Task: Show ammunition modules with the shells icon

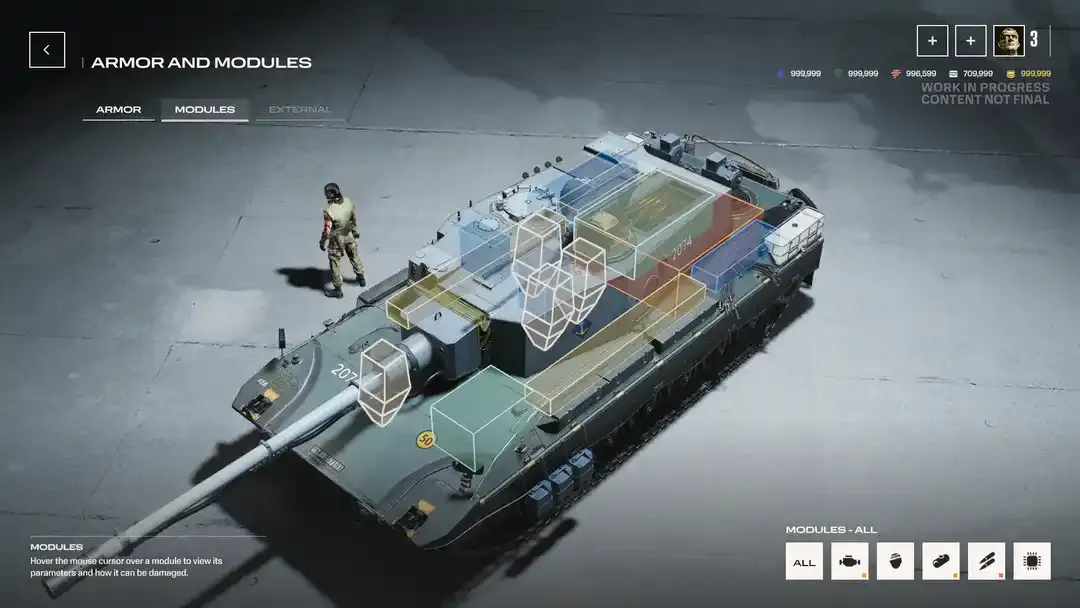Action: pyautogui.click(x=986, y=562)
